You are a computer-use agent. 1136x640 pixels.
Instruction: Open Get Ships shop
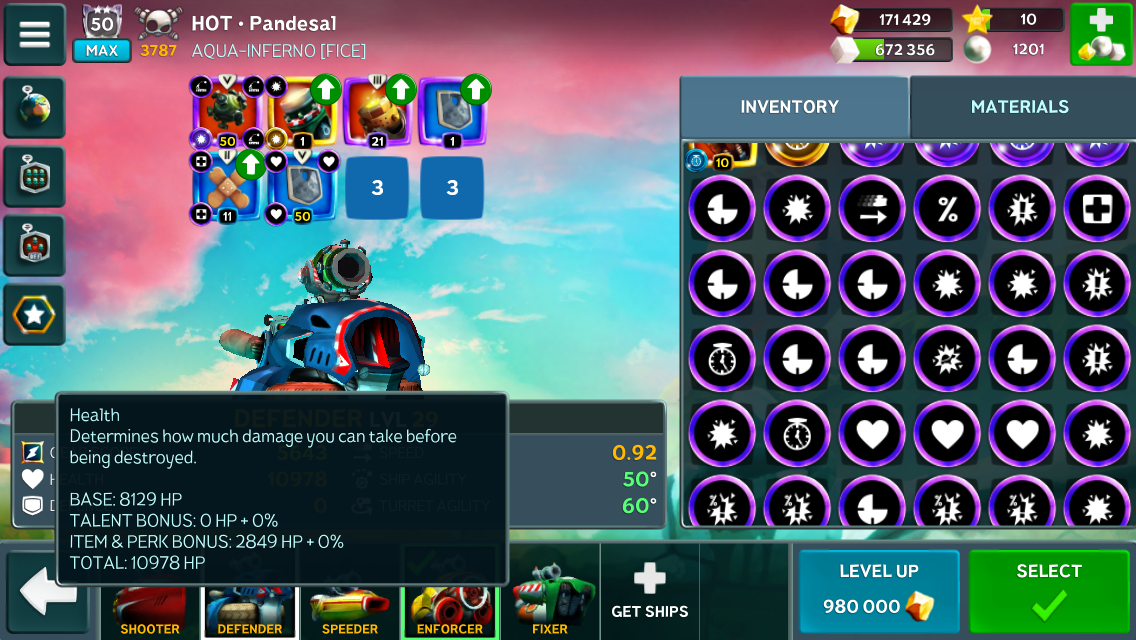649,591
